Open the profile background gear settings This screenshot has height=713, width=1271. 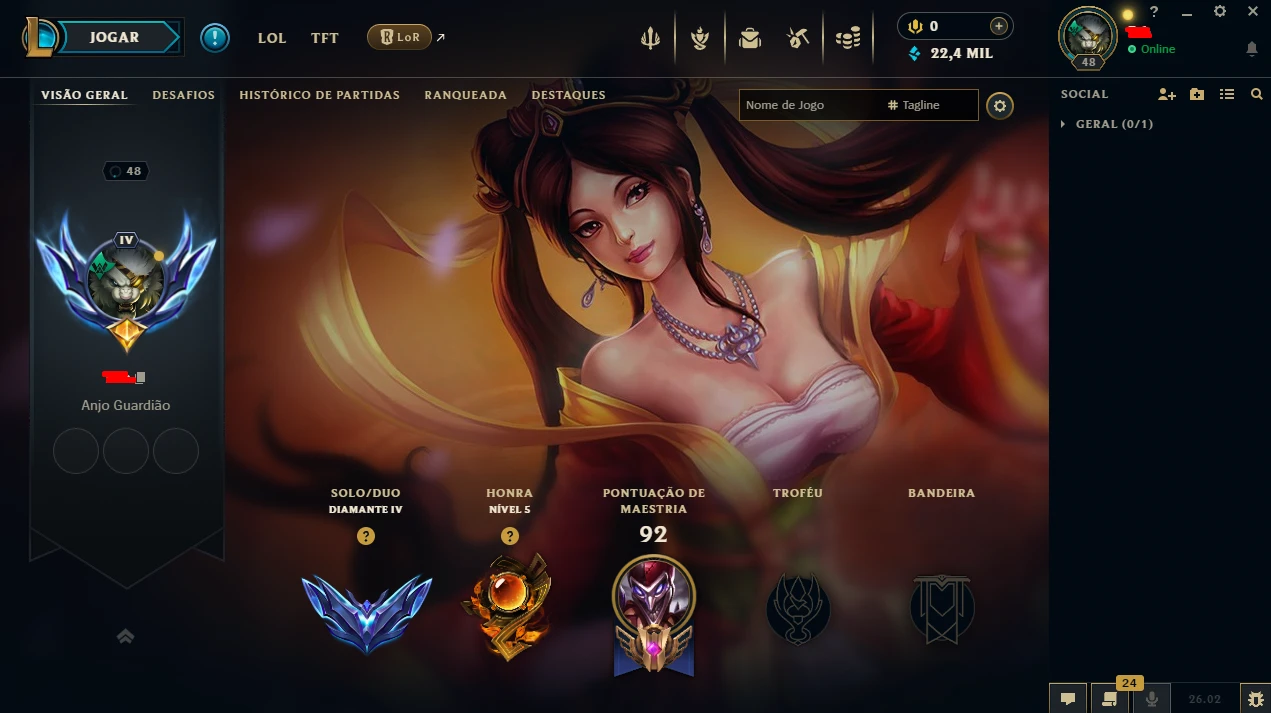click(x=999, y=105)
